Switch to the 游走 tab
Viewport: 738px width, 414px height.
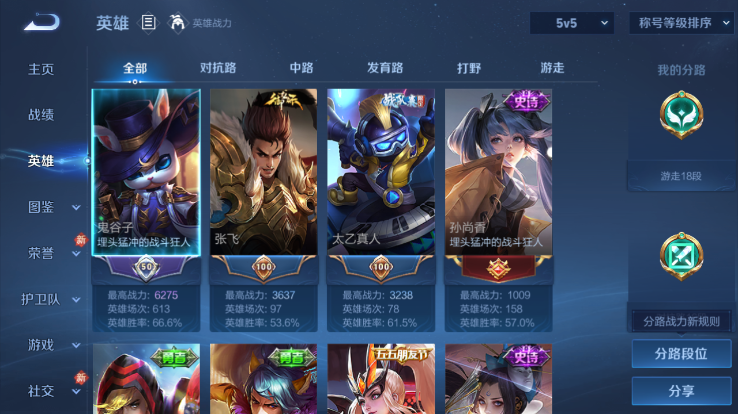(552, 68)
